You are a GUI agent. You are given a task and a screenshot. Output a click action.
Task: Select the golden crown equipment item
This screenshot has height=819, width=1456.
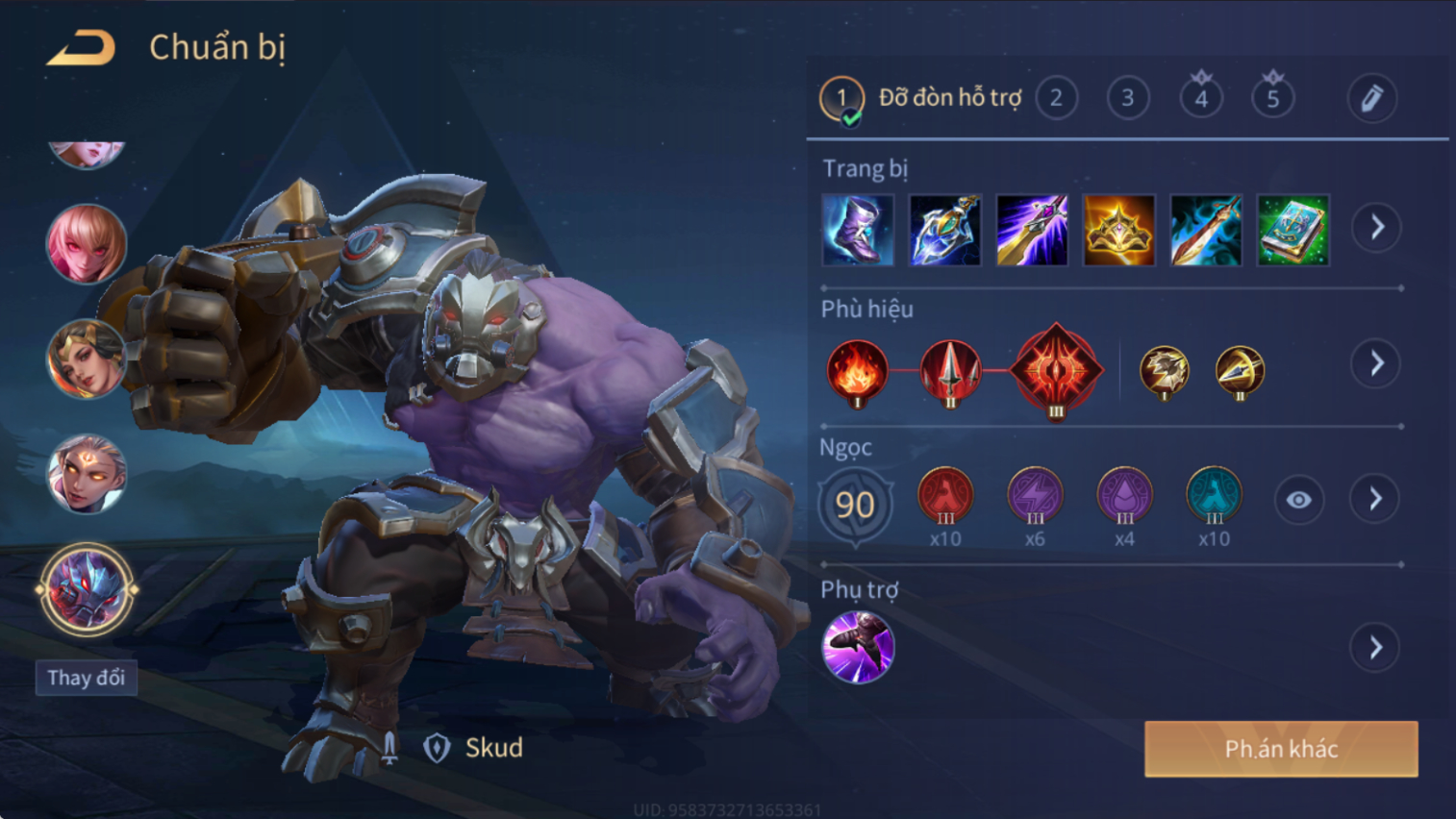(1118, 231)
